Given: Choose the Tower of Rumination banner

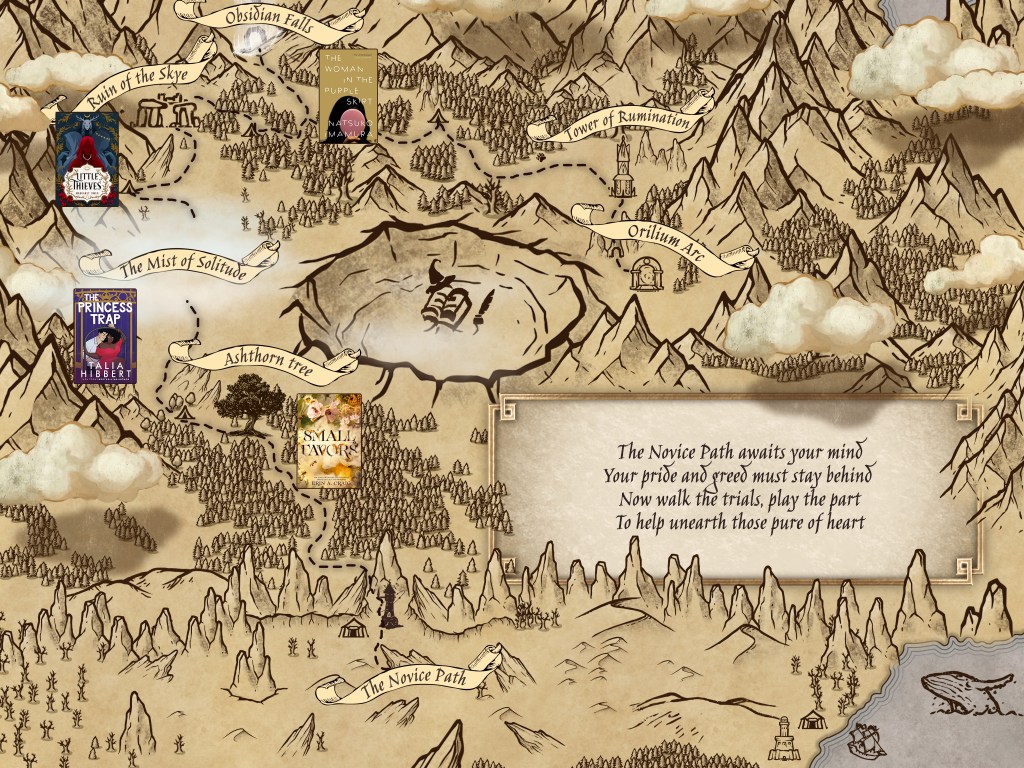Looking at the screenshot, I should coord(626,122).
